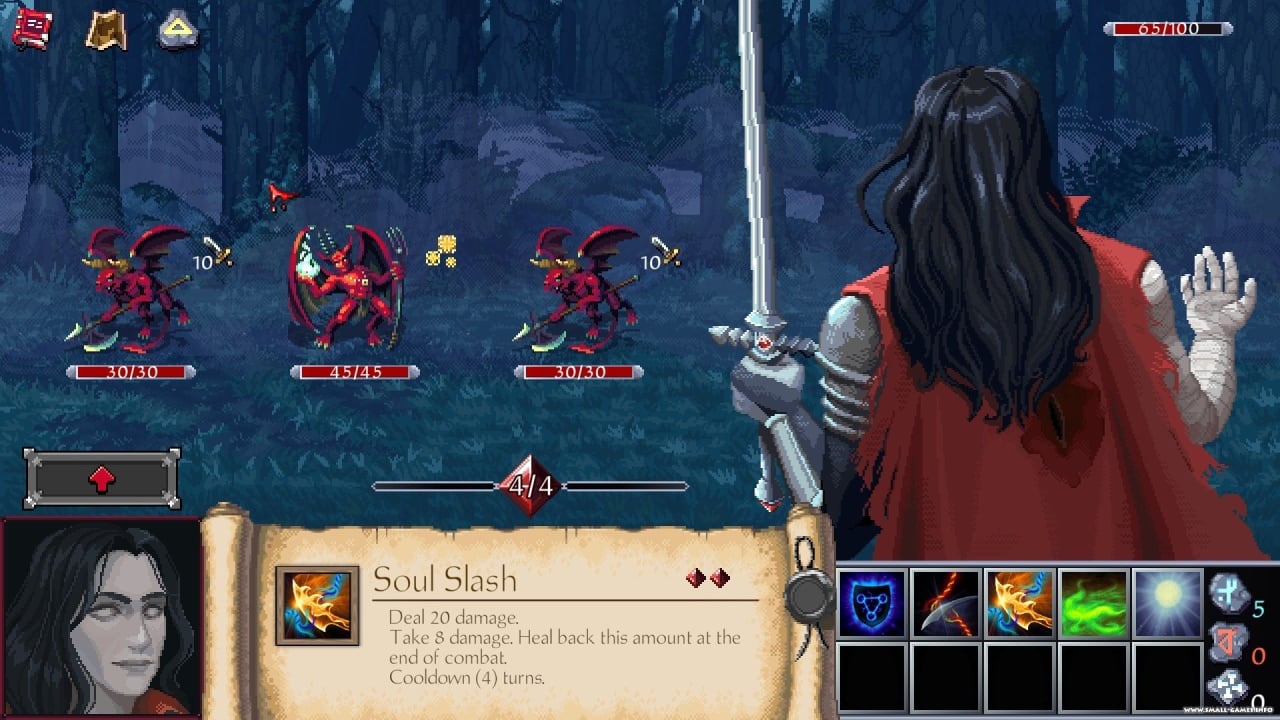
Task: Click the red up-arrow button
Action: (x=102, y=479)
